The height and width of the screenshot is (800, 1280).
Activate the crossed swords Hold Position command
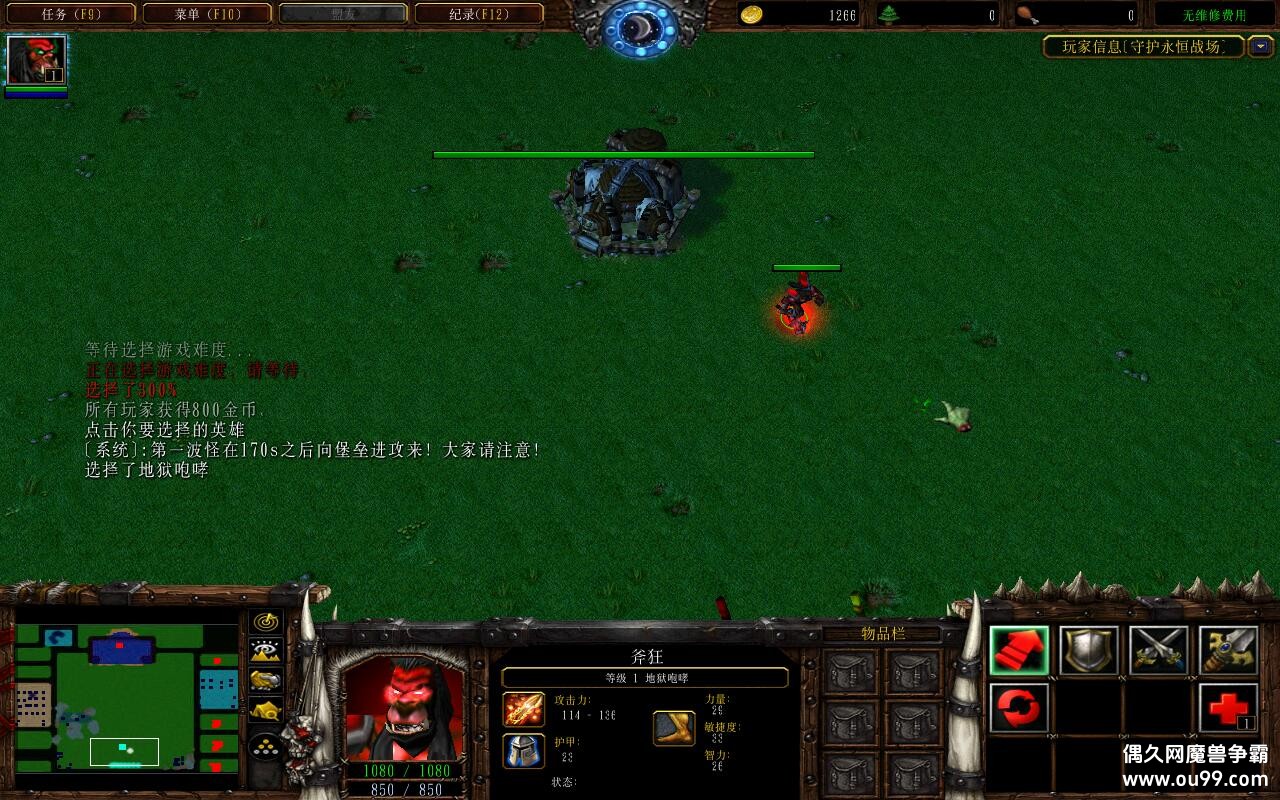1159,651
